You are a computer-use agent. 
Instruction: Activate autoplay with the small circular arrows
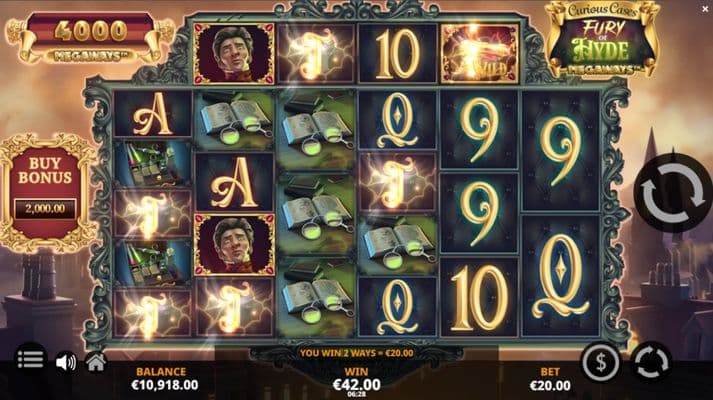pyautogui.click(x=651, y=361)
